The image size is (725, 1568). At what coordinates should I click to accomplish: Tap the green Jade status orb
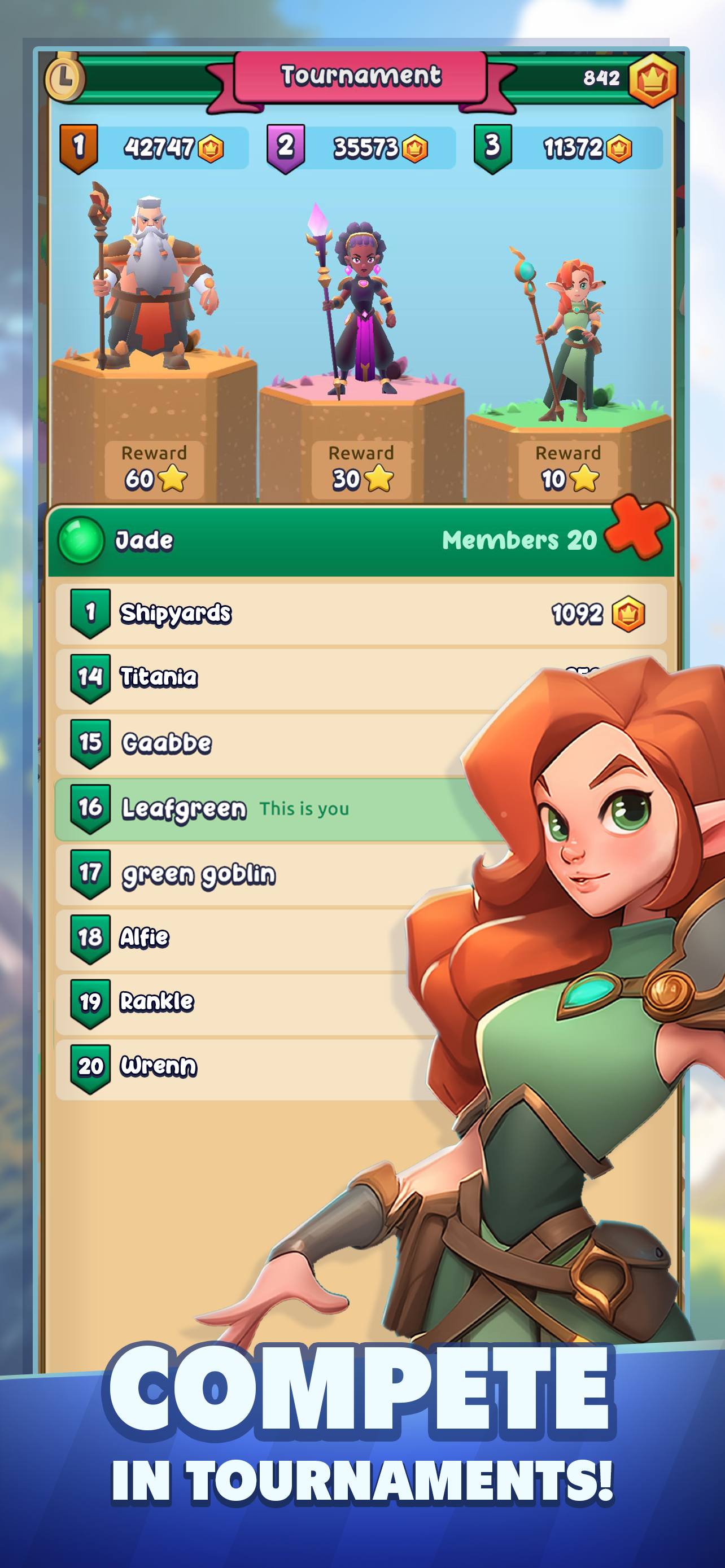(x=80, y=539)
